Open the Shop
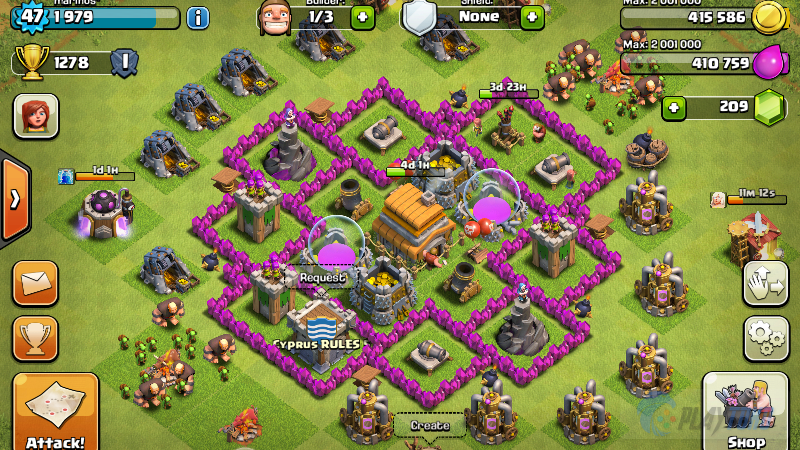Screen dimensions: 800x450 pyautogui.click(x=745, y=412)
